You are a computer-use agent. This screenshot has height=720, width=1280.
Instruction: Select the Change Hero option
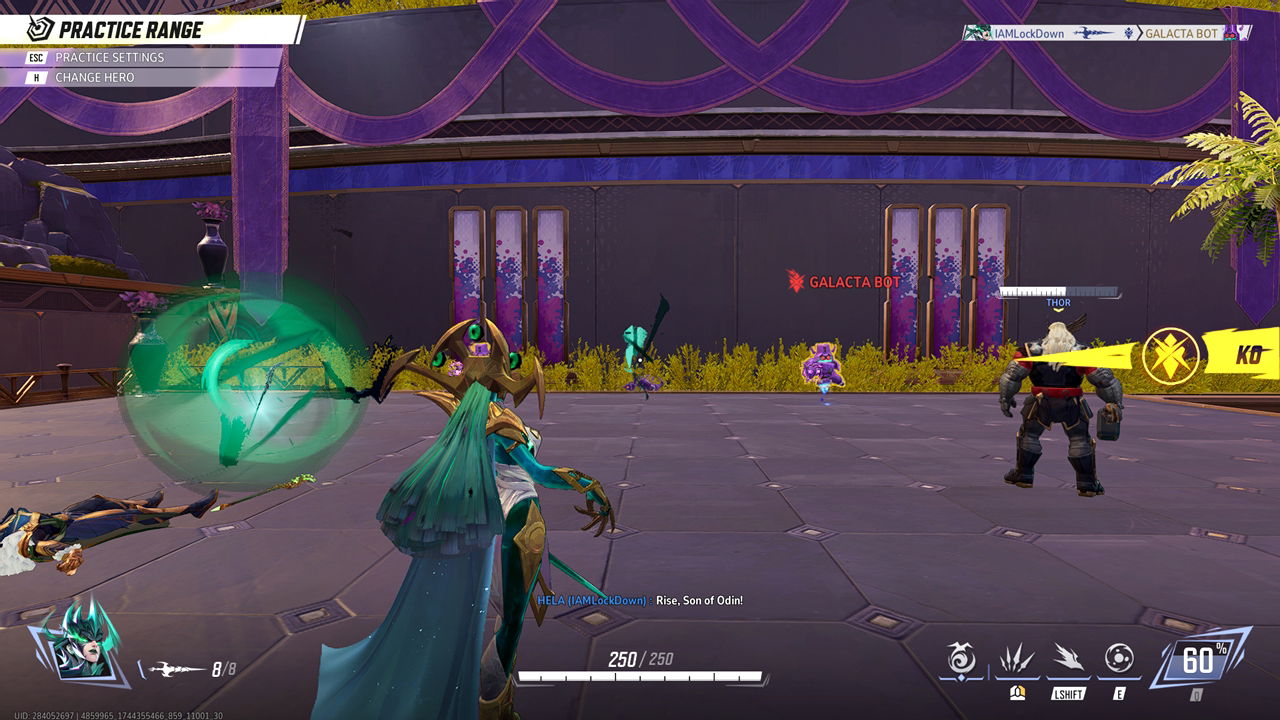coord(95,78)
